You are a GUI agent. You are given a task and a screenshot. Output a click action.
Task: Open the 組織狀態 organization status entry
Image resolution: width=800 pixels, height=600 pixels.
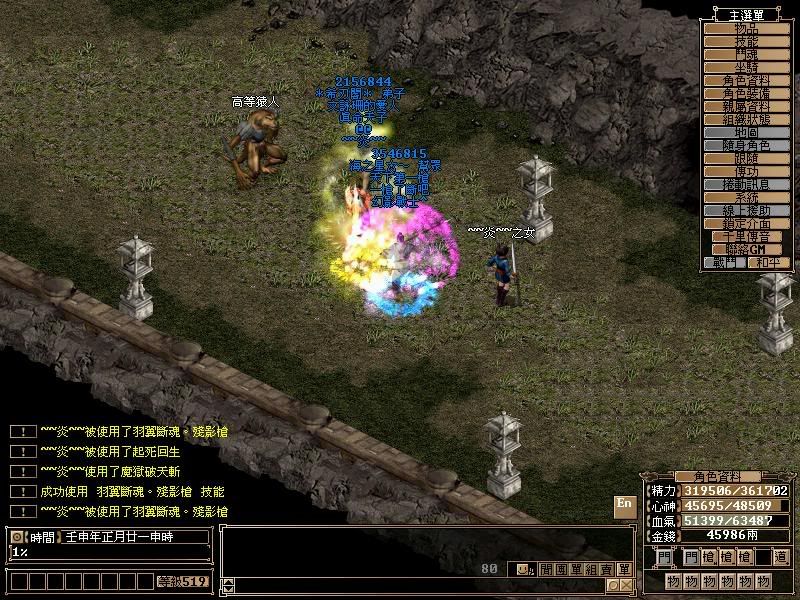[x=747, y=119]
